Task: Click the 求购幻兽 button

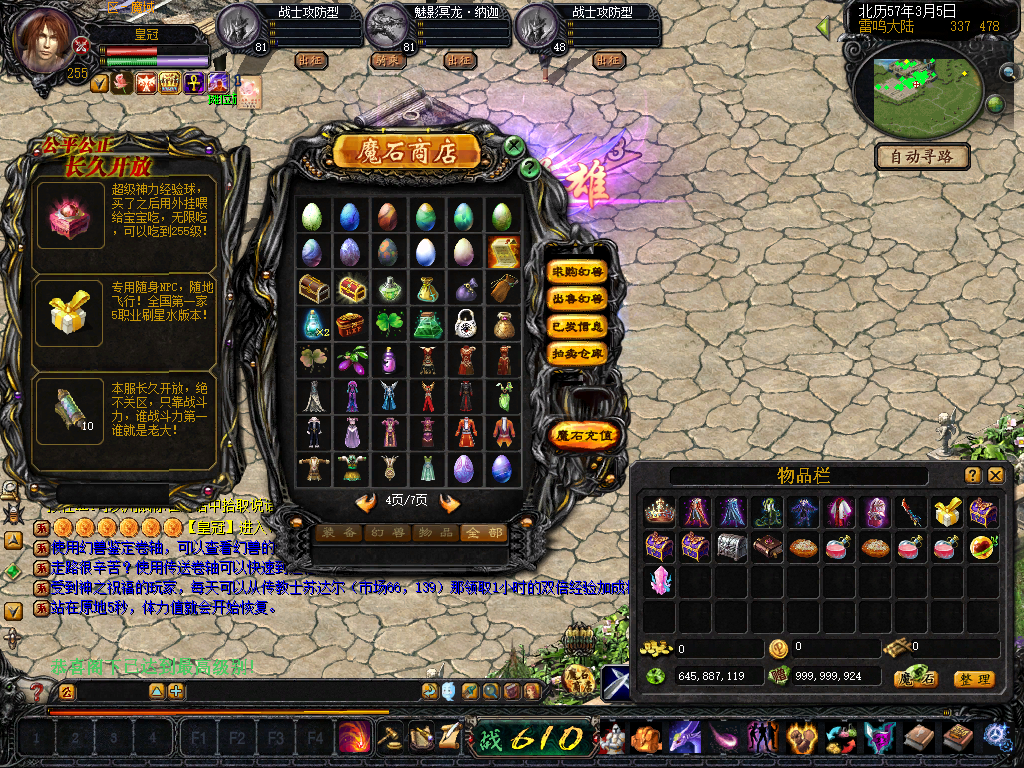Action: pos(578,272)
